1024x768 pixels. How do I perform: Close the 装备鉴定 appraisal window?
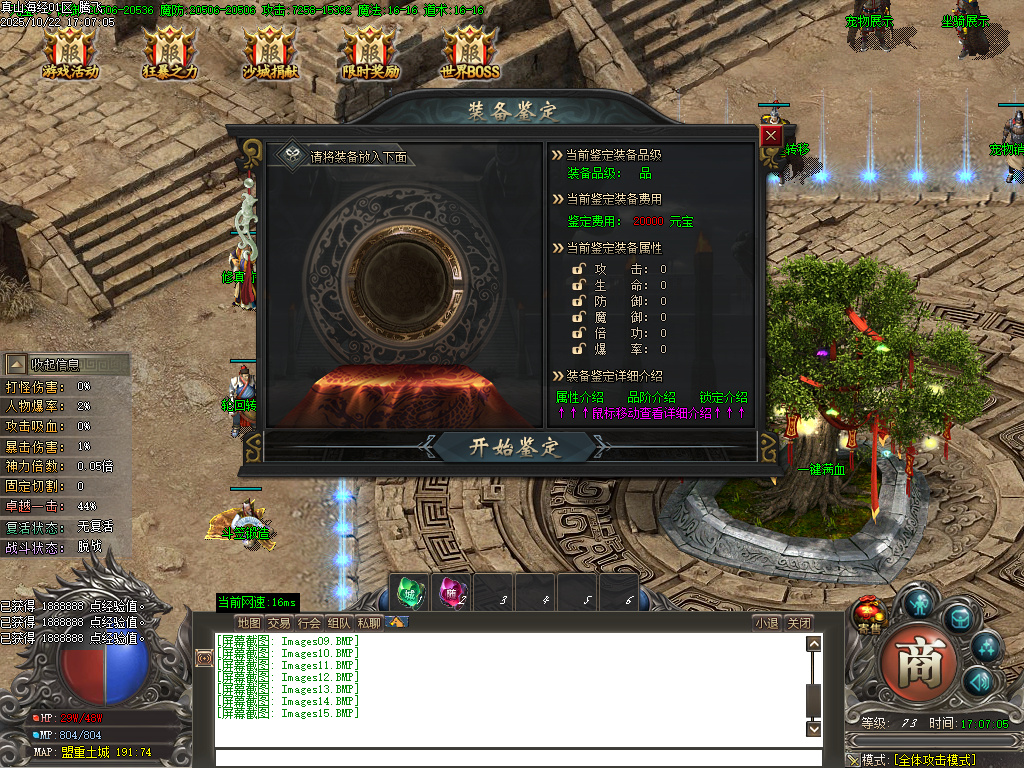770,135
